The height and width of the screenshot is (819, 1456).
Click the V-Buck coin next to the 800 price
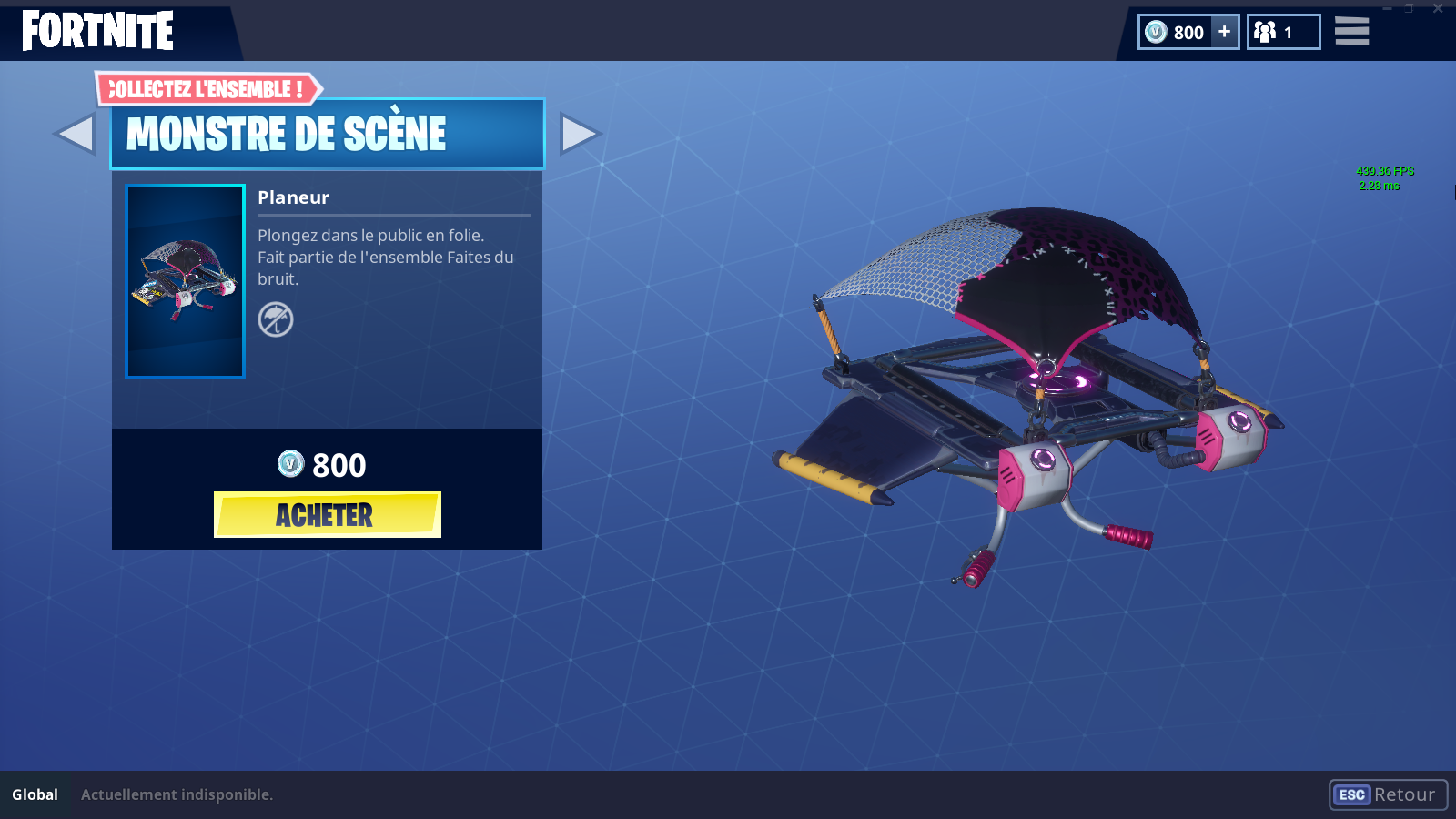pos(288,466)
